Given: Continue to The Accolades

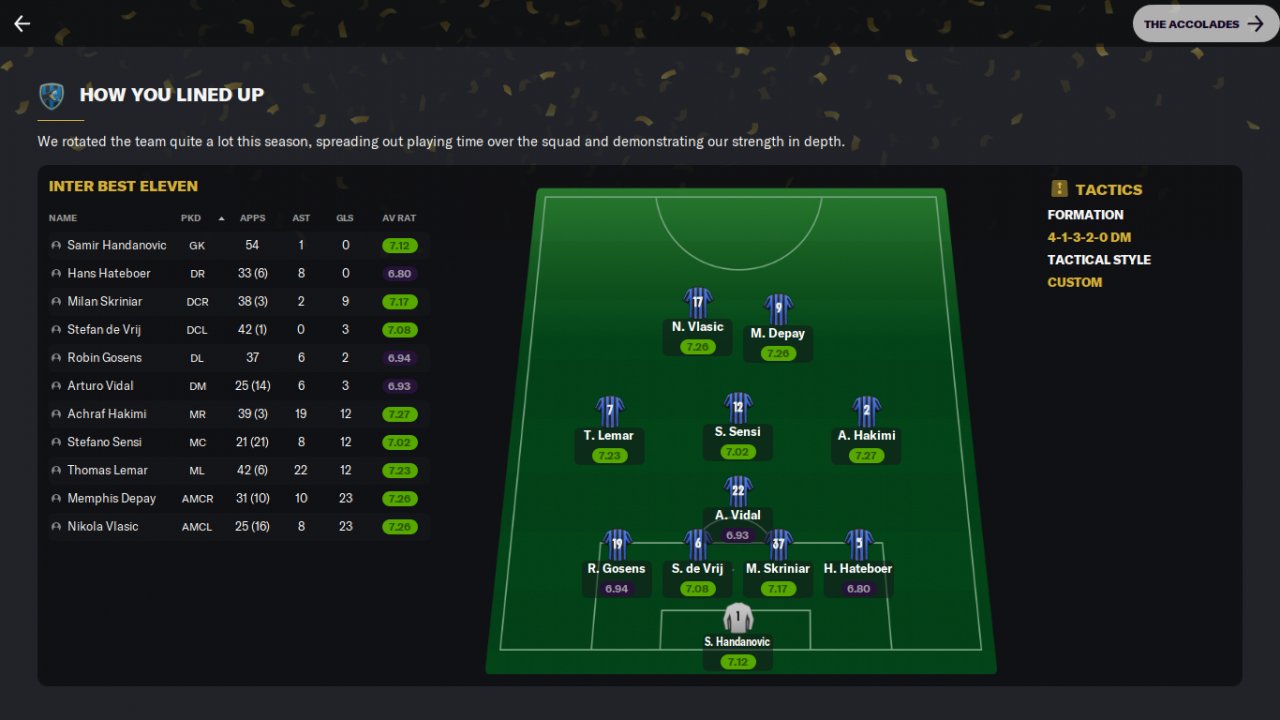Looking at the screenshot, I should pos(1205,24).
